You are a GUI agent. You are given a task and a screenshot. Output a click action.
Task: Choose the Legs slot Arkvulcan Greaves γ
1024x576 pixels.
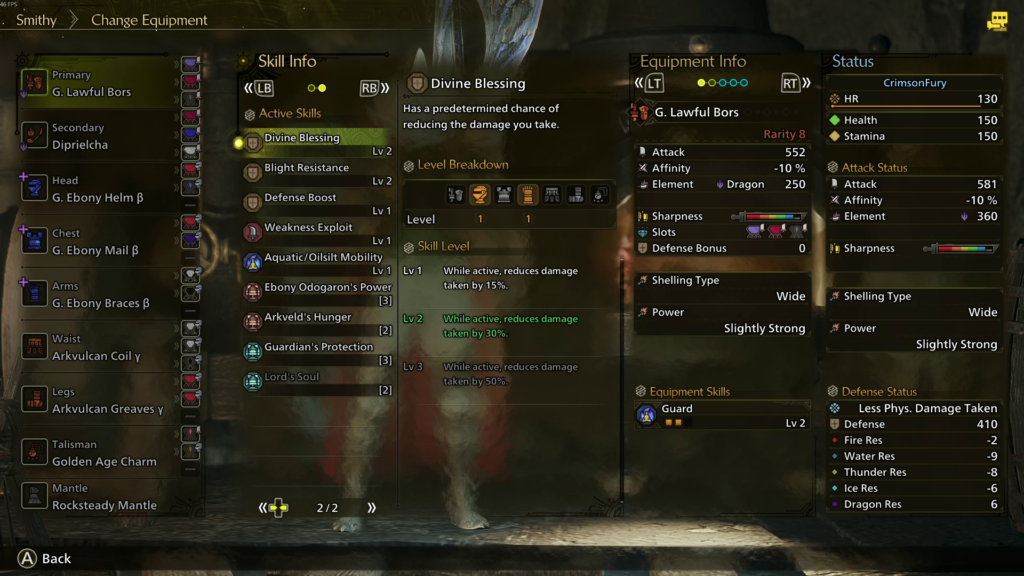(x=100, y=401)
